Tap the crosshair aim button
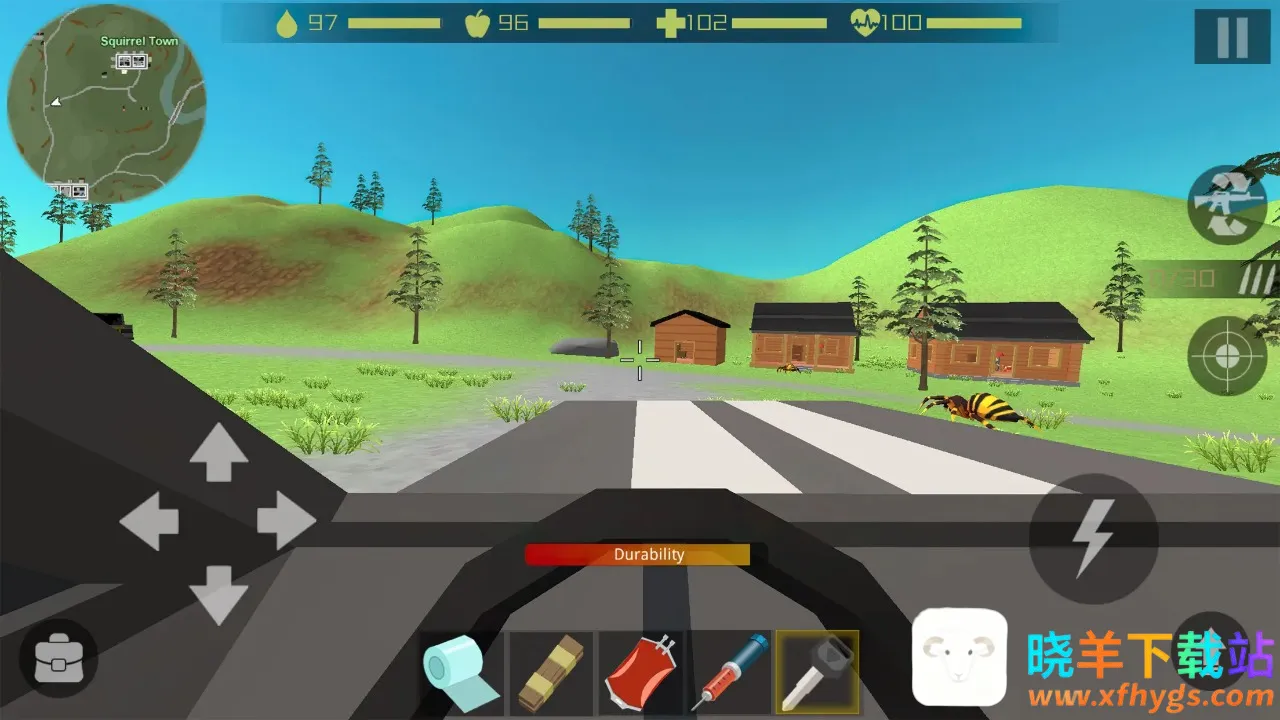The height and width of the screenshot is (720, 1280). (x=1226, y=356)
